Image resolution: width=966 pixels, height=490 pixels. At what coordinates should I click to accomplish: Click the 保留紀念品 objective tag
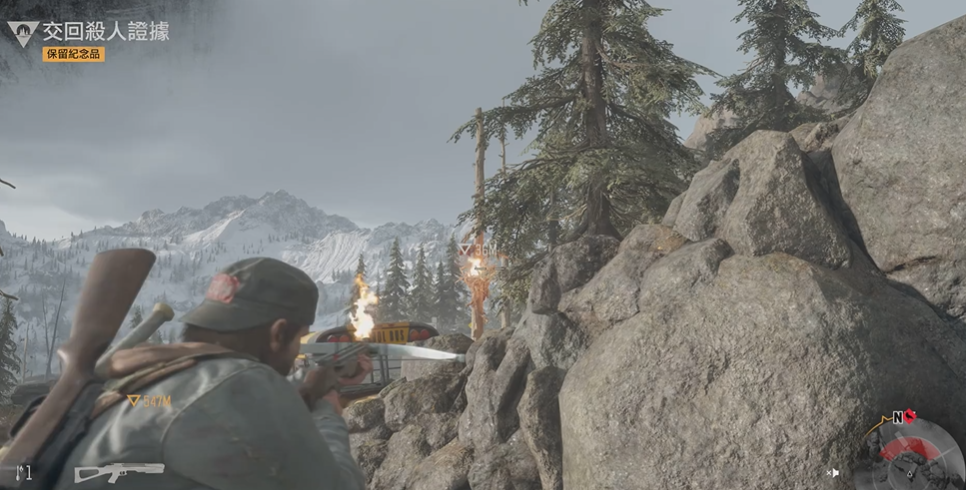point(73,54)
